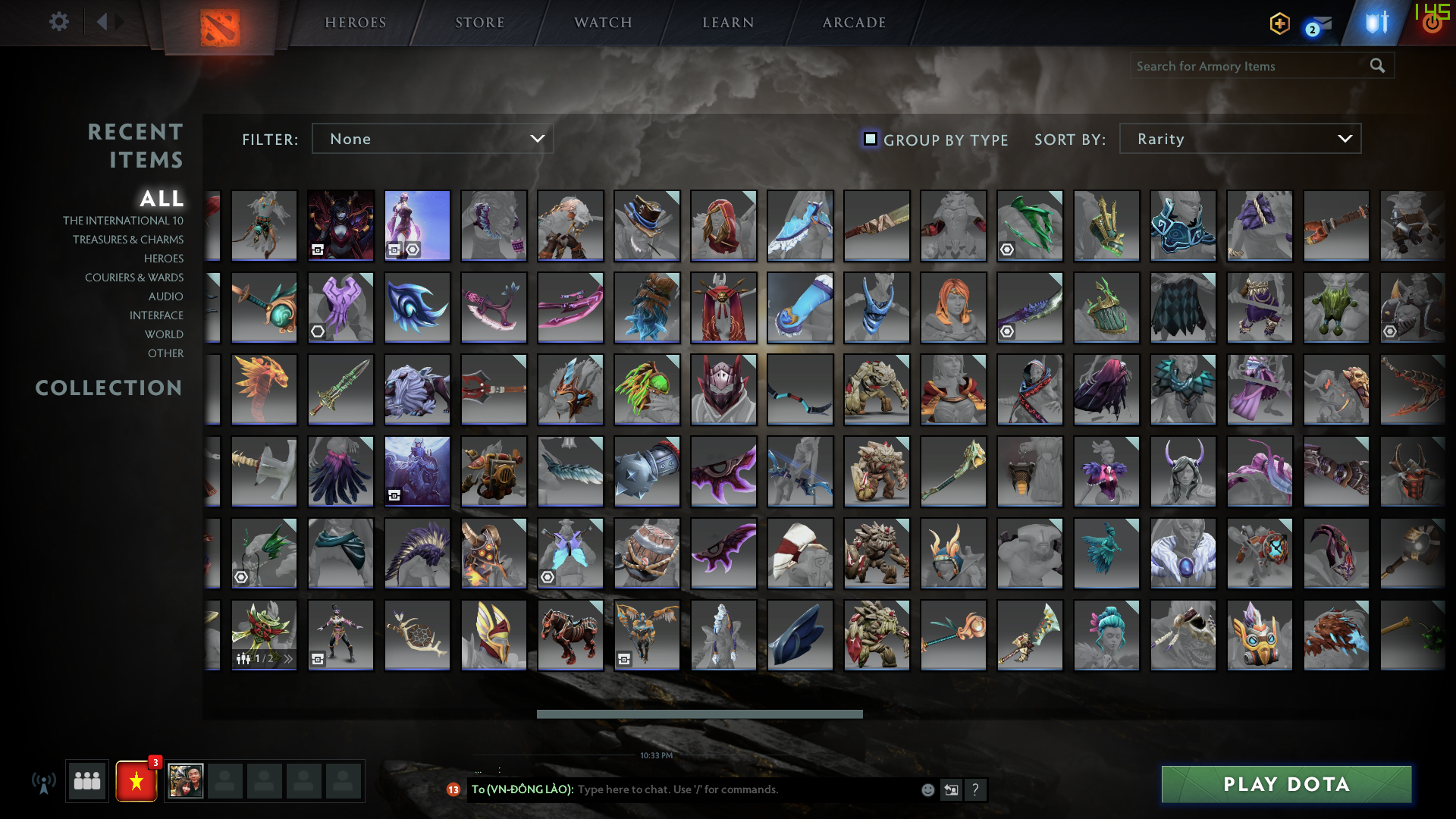Screen dimensions: 1456x819
Task: Open the friends list icon
Action: point(86,780)
